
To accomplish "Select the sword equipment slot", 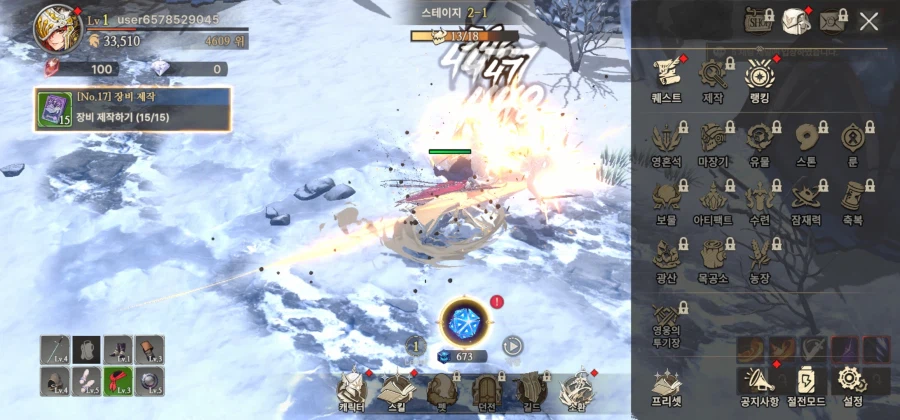I will [x=55, y=350].
